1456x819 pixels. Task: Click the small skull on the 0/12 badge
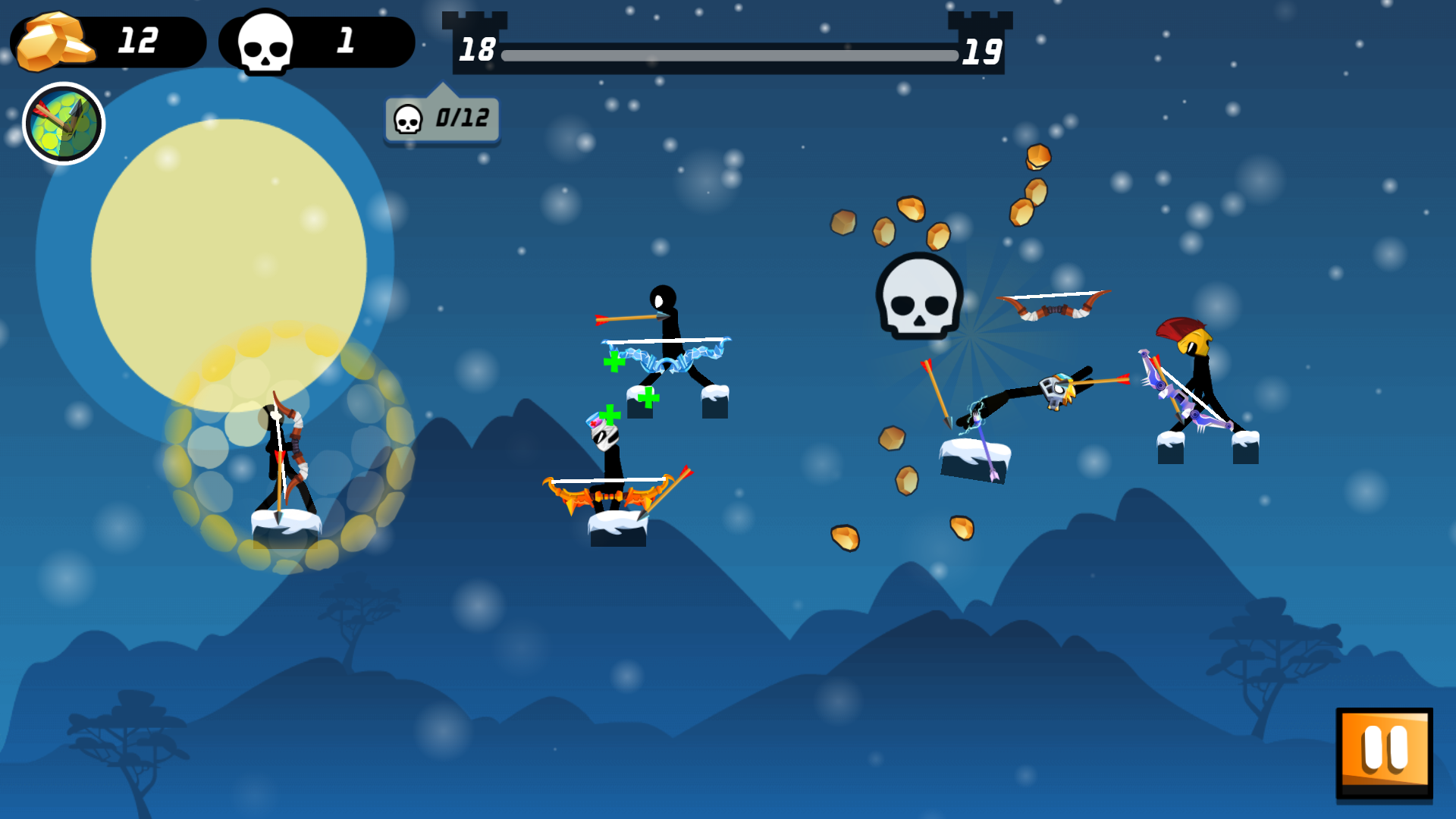pos(409,120)
